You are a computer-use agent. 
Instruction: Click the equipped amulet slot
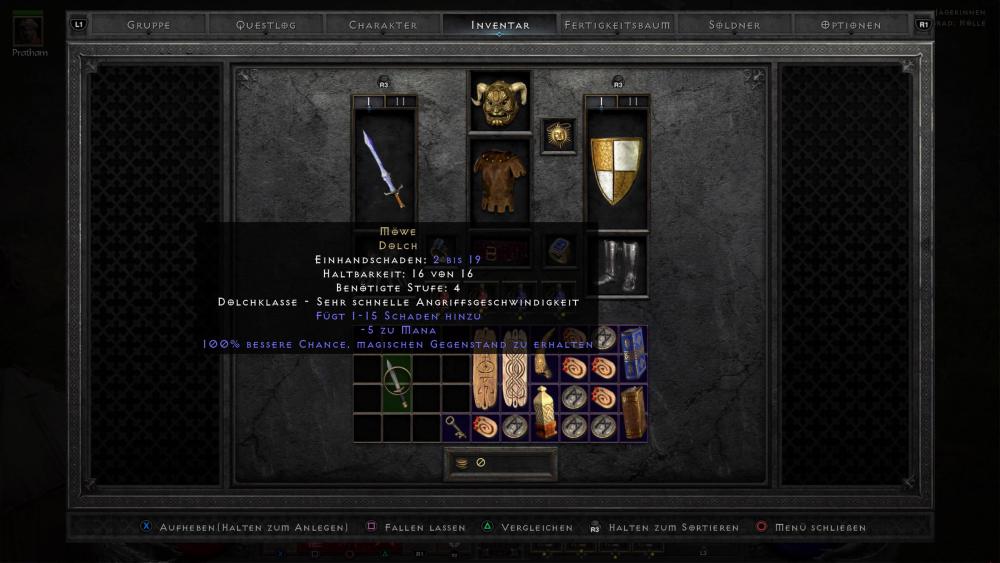click(x=559, y=136)
